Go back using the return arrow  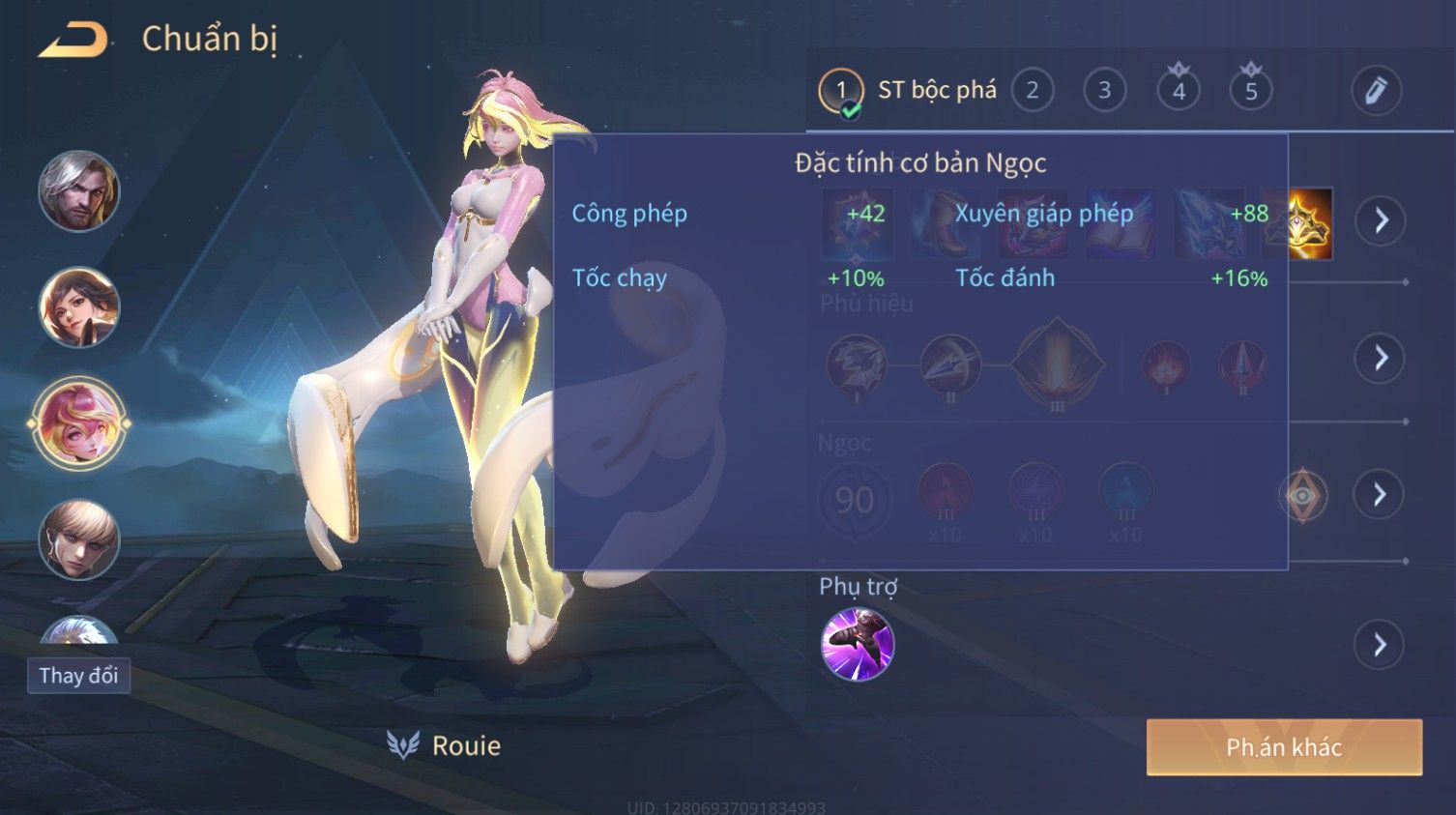pyautogui.click(x=73, y=41)
